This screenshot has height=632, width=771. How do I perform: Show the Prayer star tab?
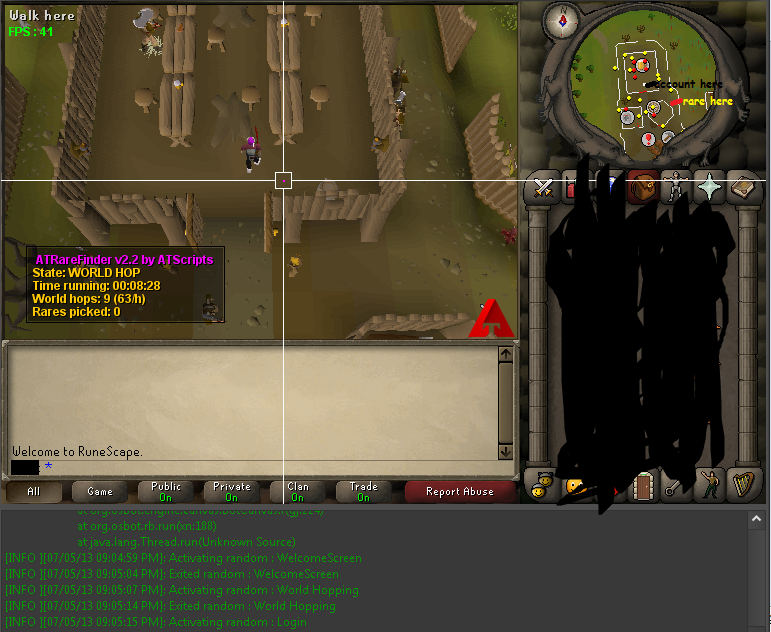click(710, 188)
